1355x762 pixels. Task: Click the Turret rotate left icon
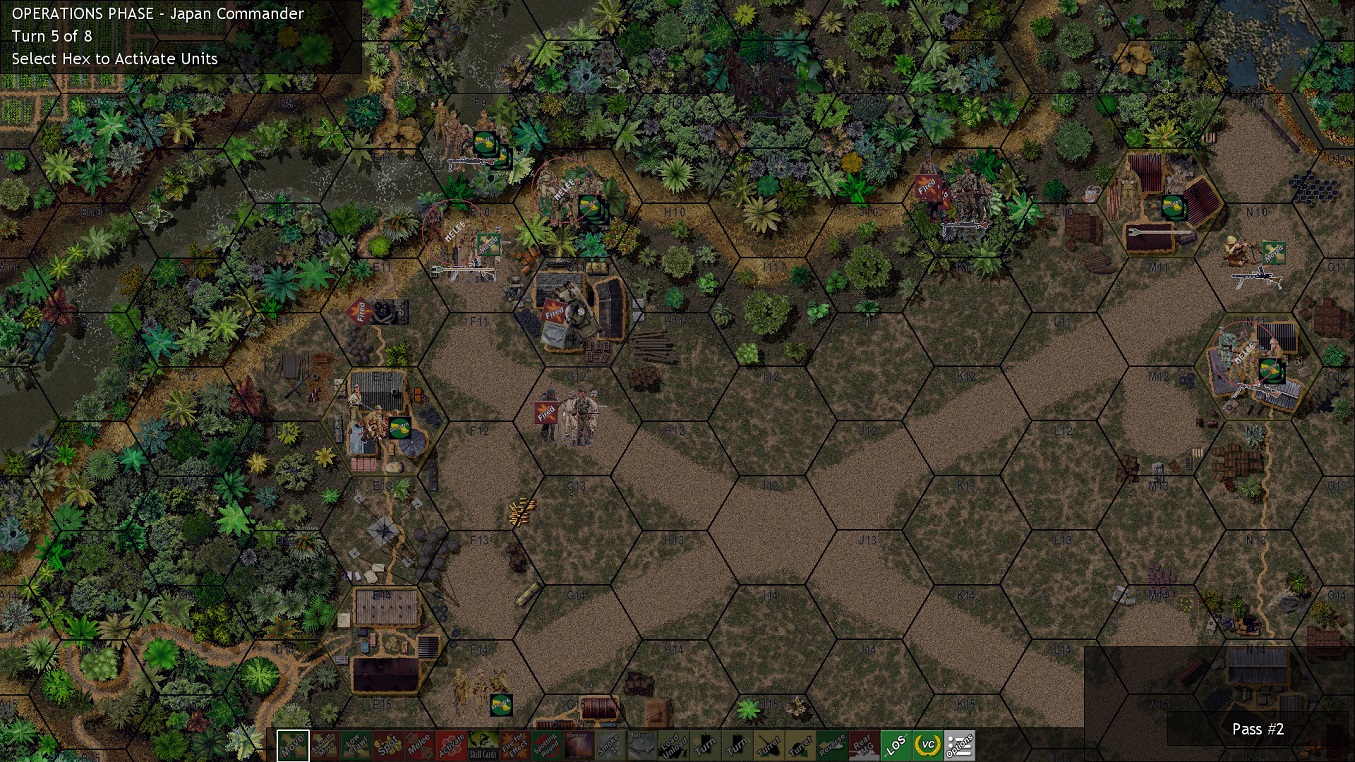coord(768,744)
